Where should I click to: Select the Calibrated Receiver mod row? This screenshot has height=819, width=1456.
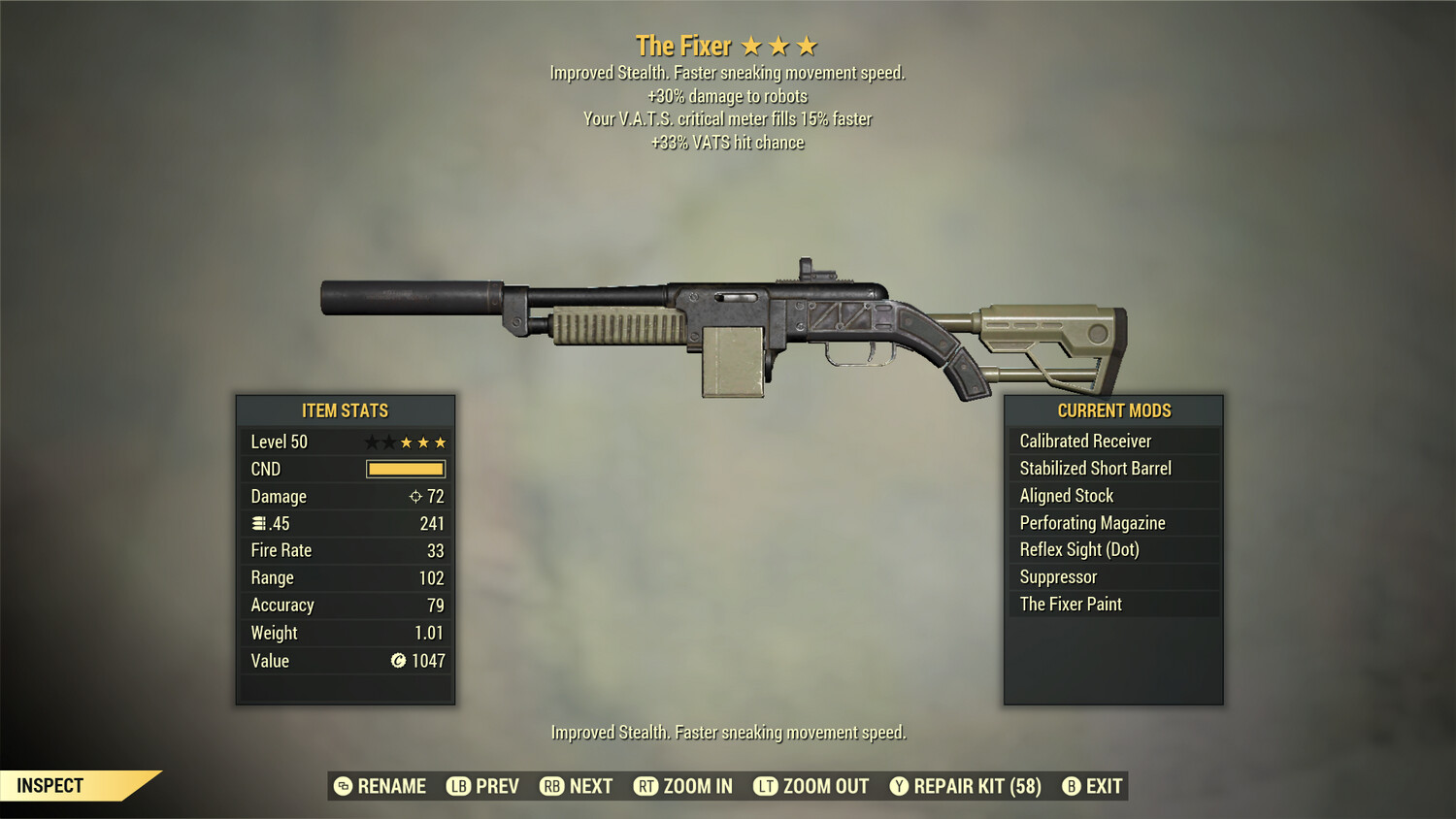click(1112, 442)
